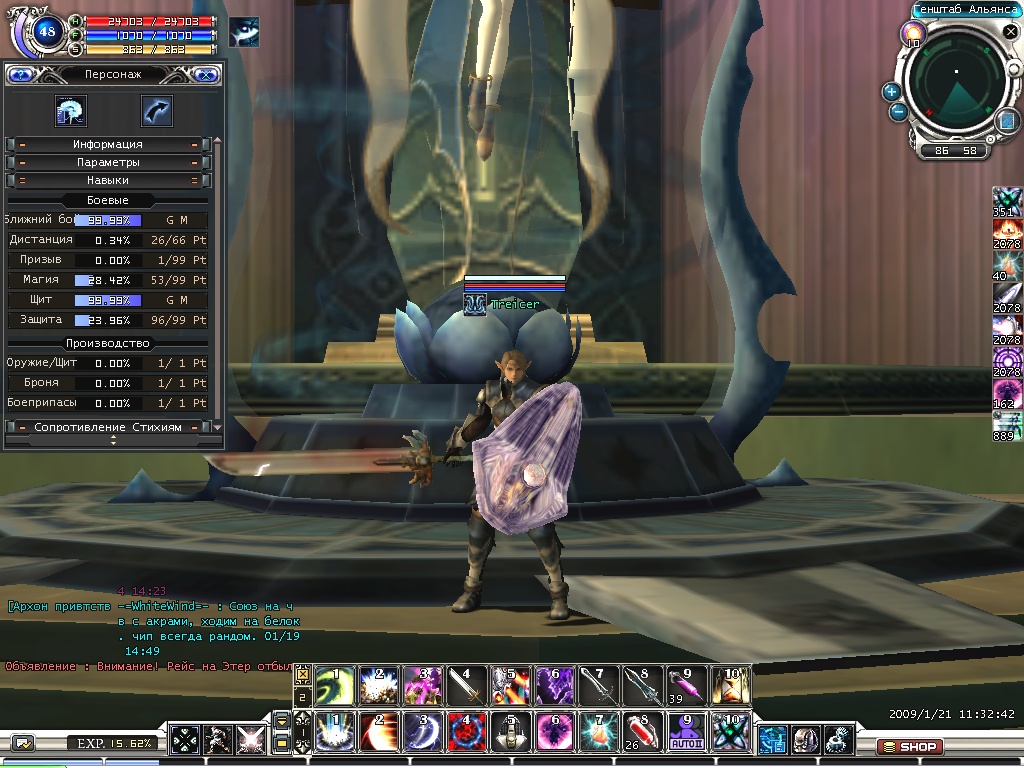1024x768 pixels.
Task: Toggle the Навыки skills section
Action: 108,180
